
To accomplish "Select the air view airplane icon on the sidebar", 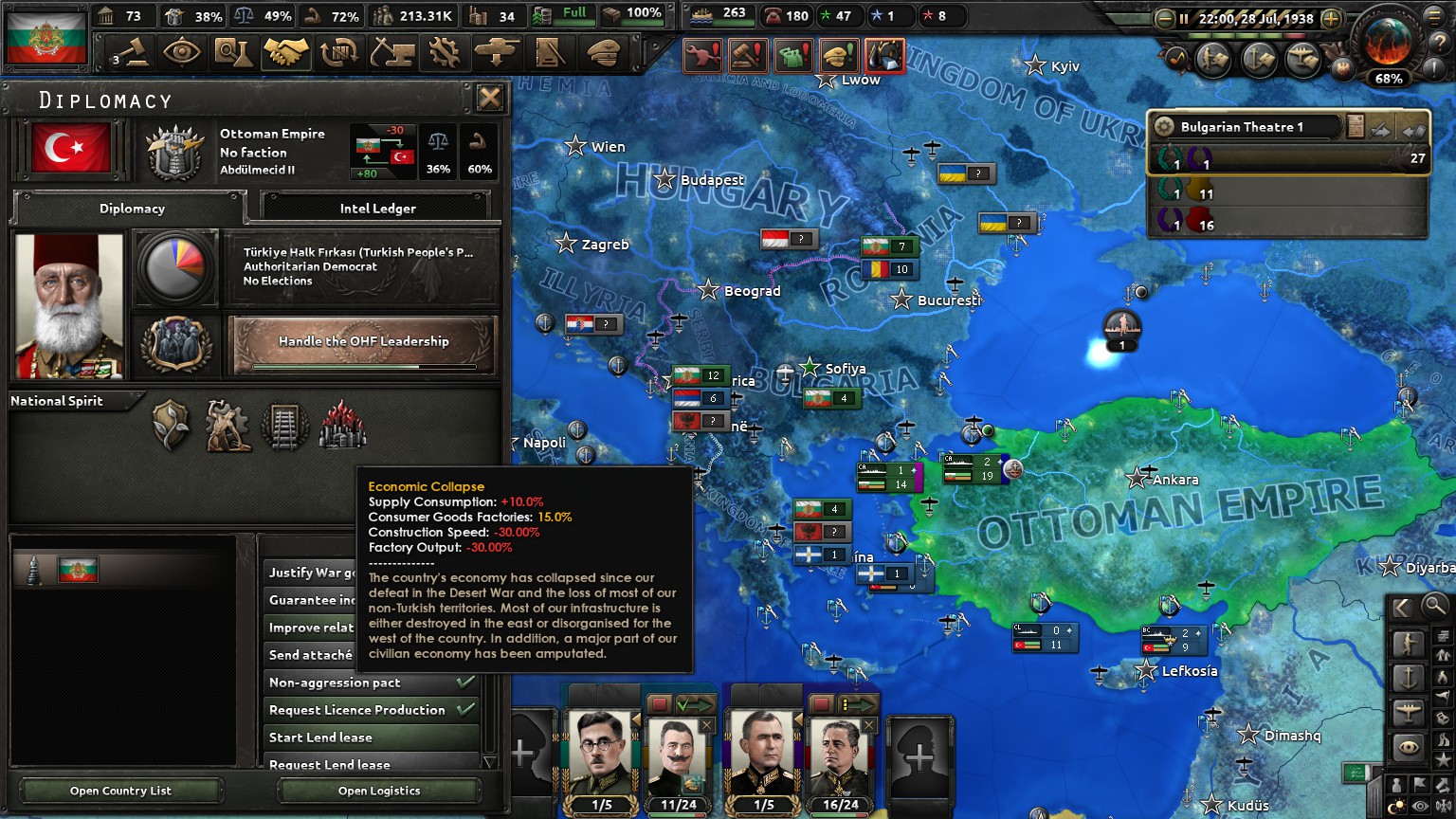I will tap(1410, 709).
